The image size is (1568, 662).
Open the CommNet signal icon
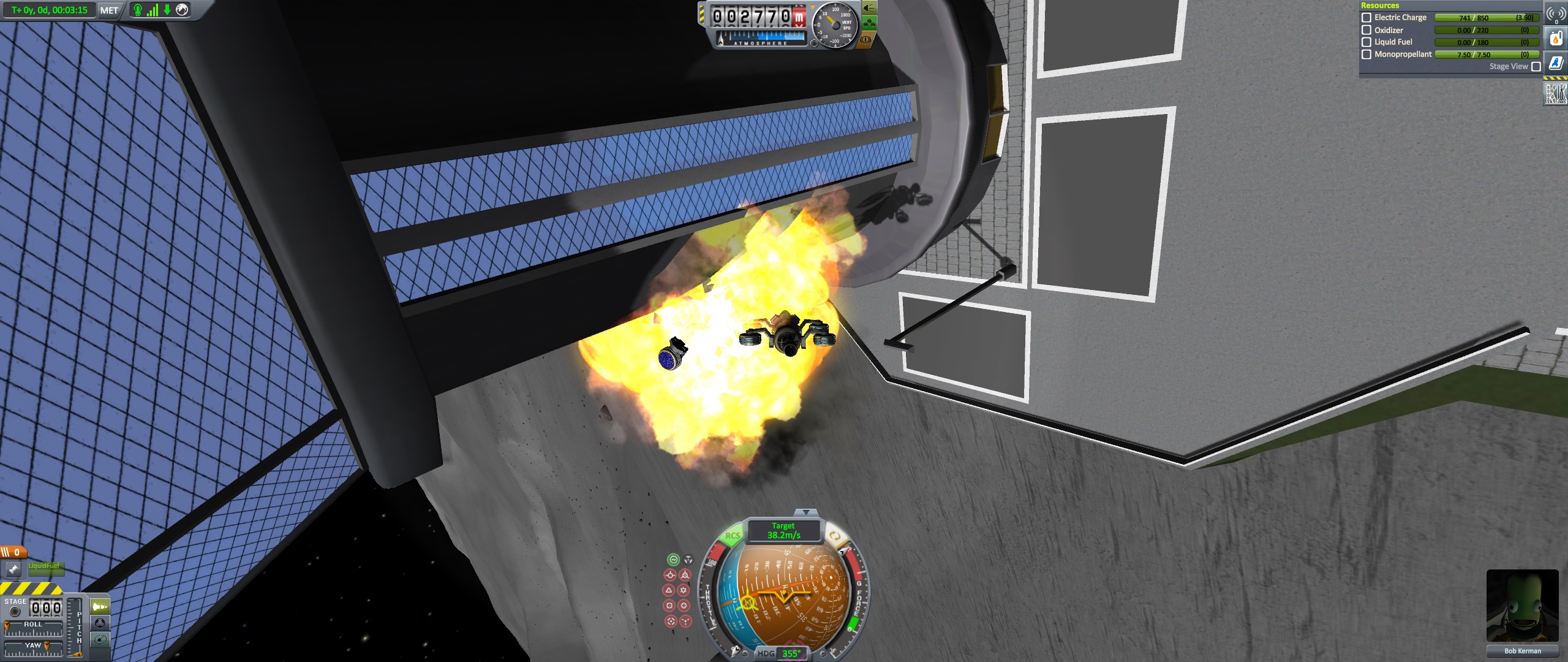point(1556,14)
